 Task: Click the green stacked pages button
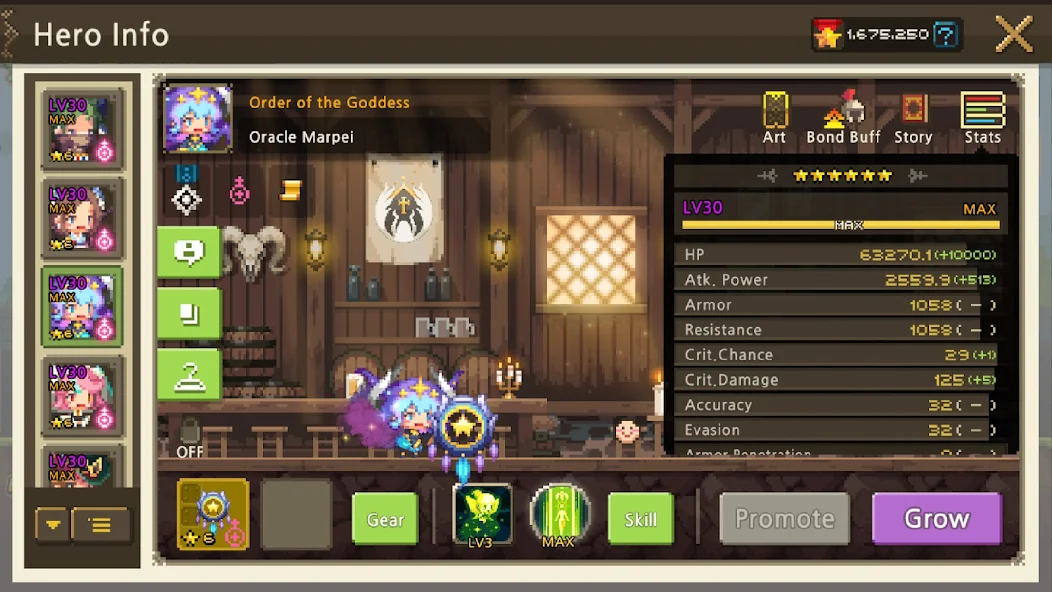tap(188, 314)
